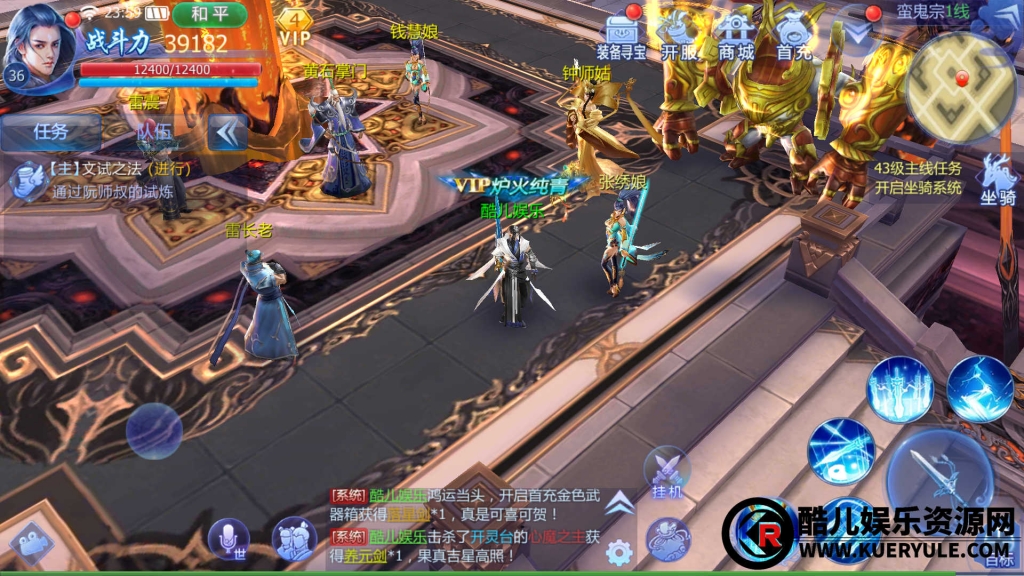Switch to the 队伍 team tab
1024x576 pixels.
154,131
